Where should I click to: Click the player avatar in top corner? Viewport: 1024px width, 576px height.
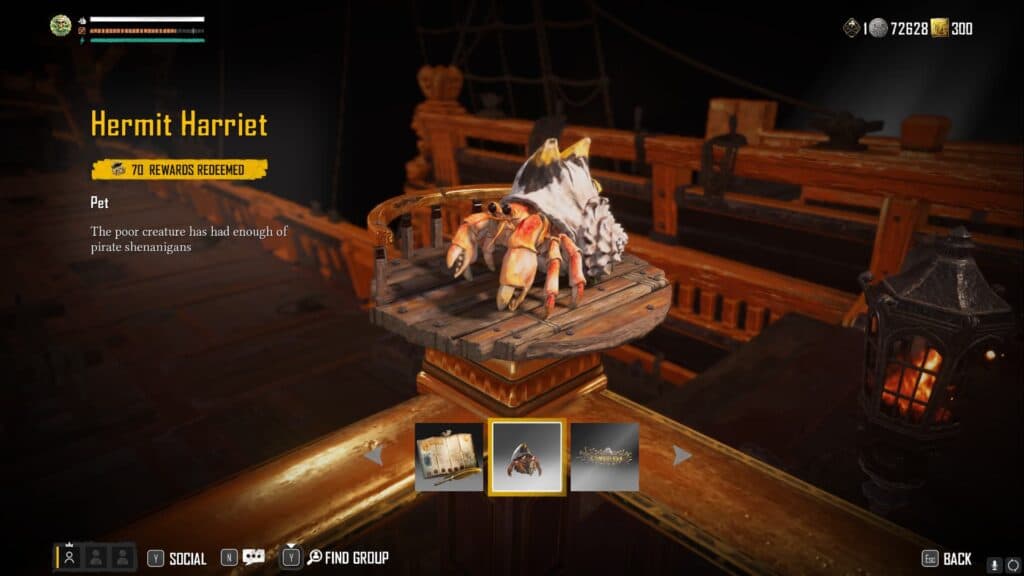coord(61,26)
